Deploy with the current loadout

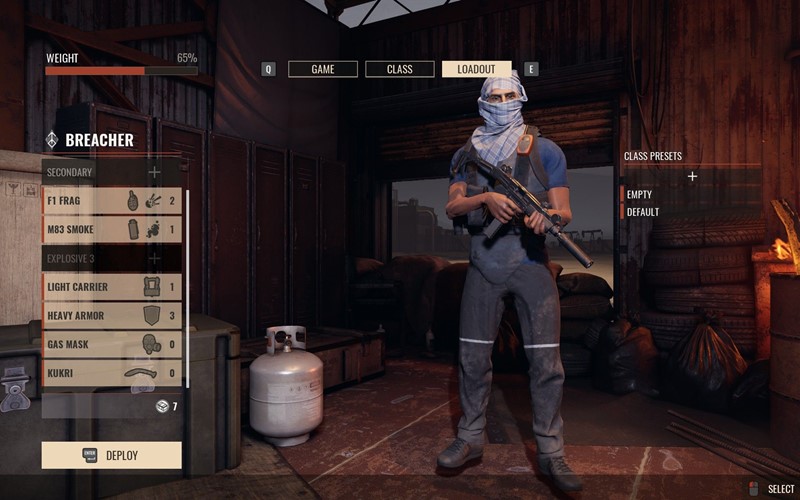(112, 455)
